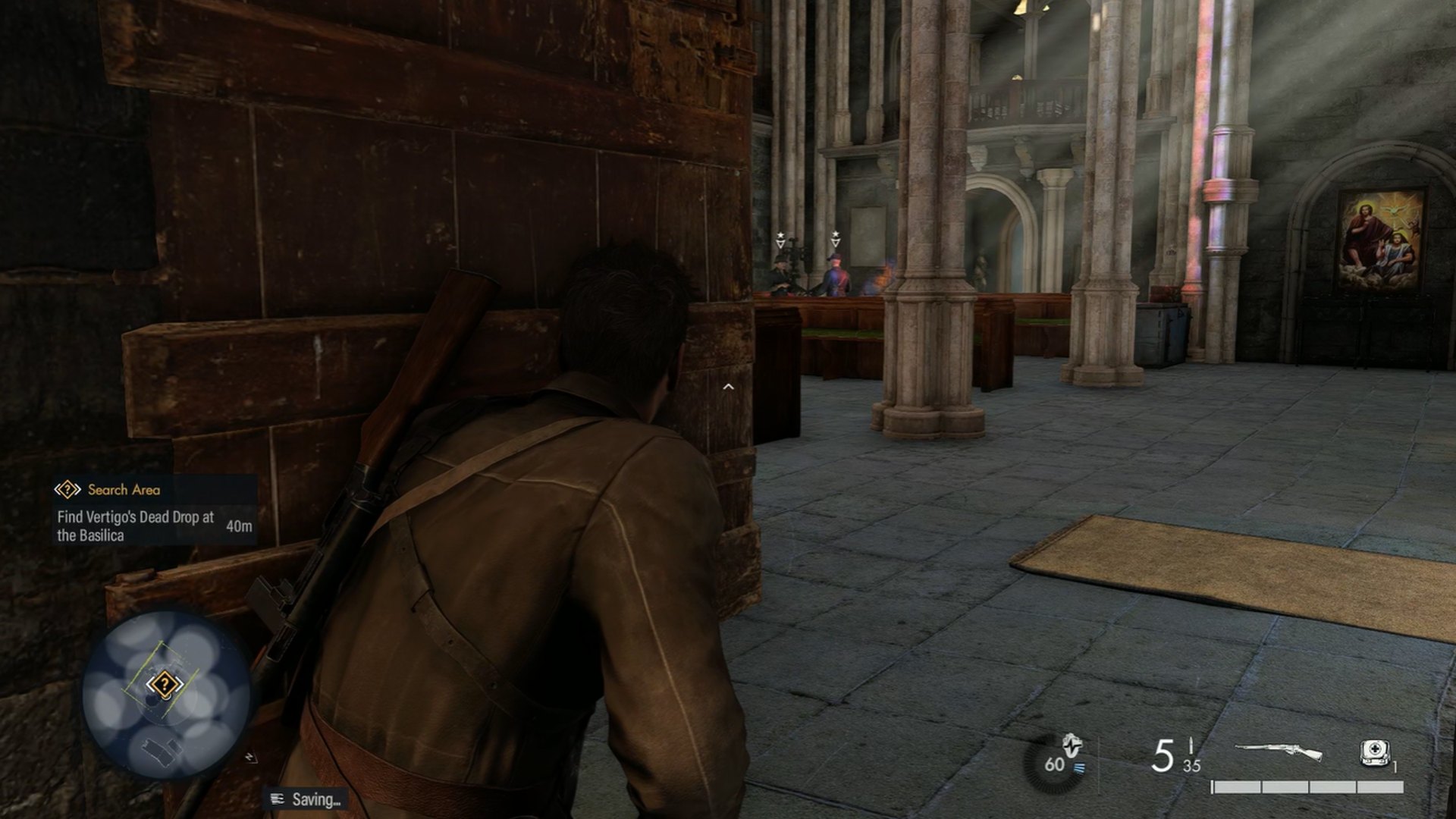Use the medkit item icon
Screen dimensions: 1456x819
[x=1373, y=752]
